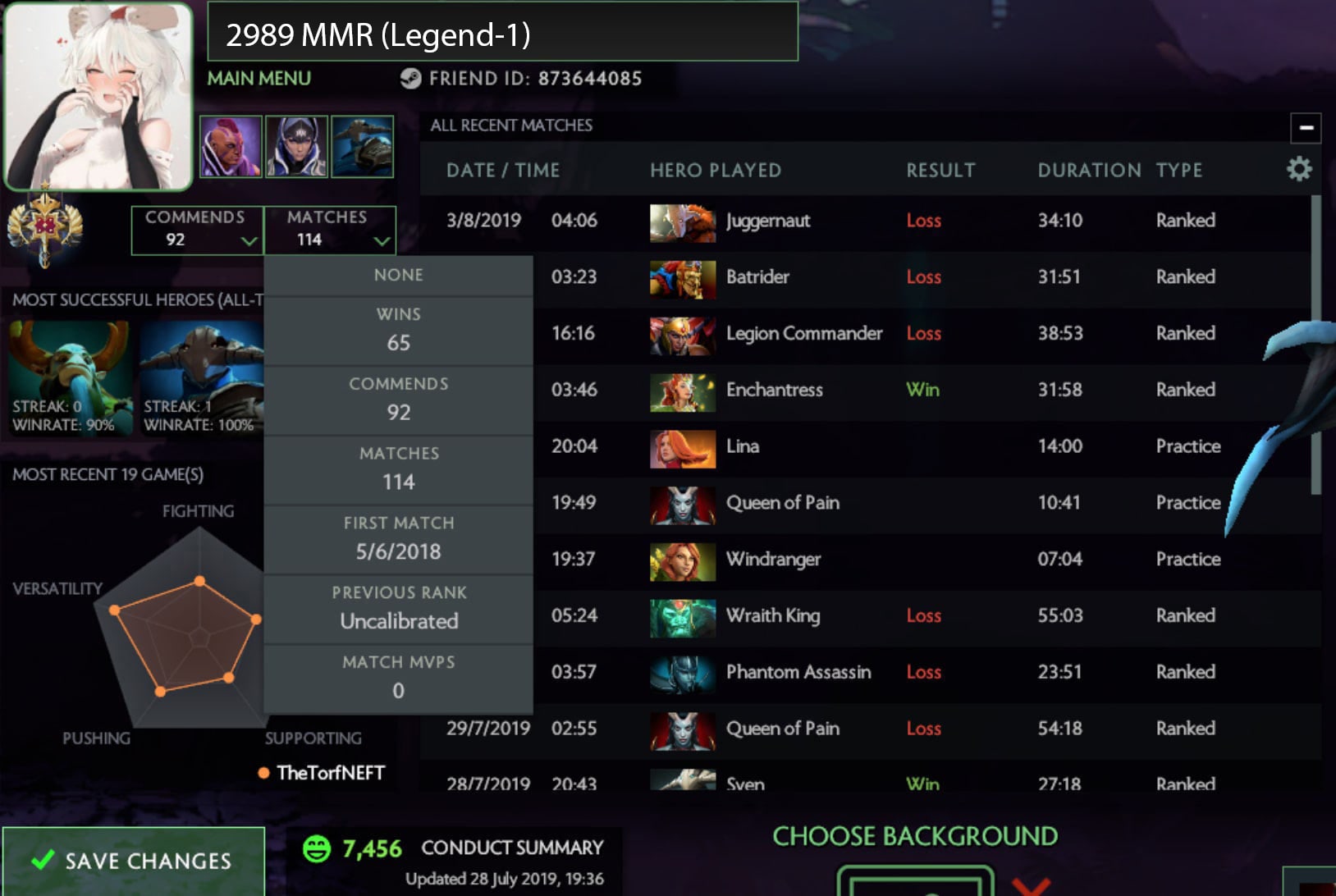1336x896 pixels.
Task: Save changes to the profile
Action: 133,860
